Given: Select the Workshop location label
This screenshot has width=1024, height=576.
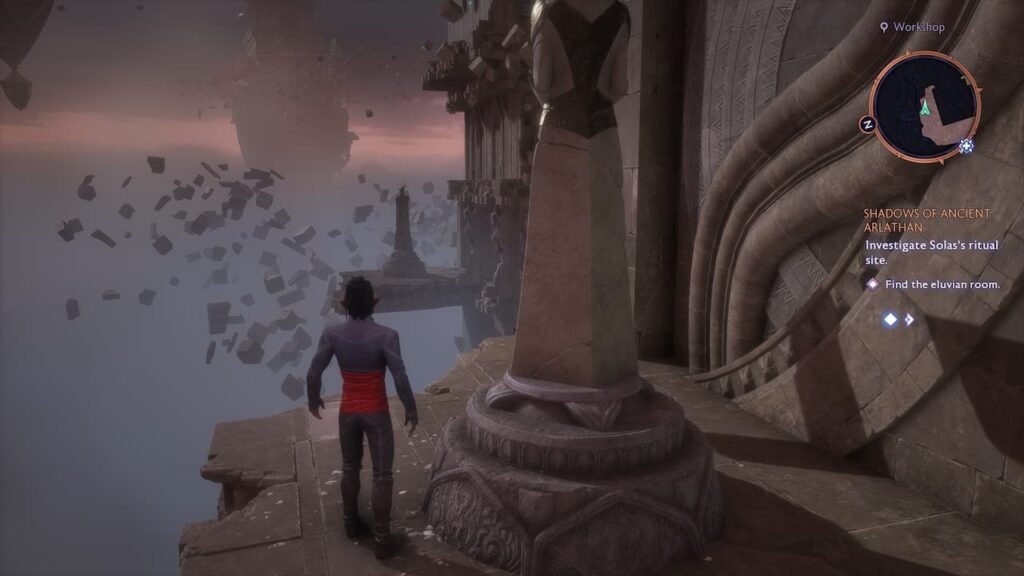Looking at the screenshot, I should tap(918, 27).
